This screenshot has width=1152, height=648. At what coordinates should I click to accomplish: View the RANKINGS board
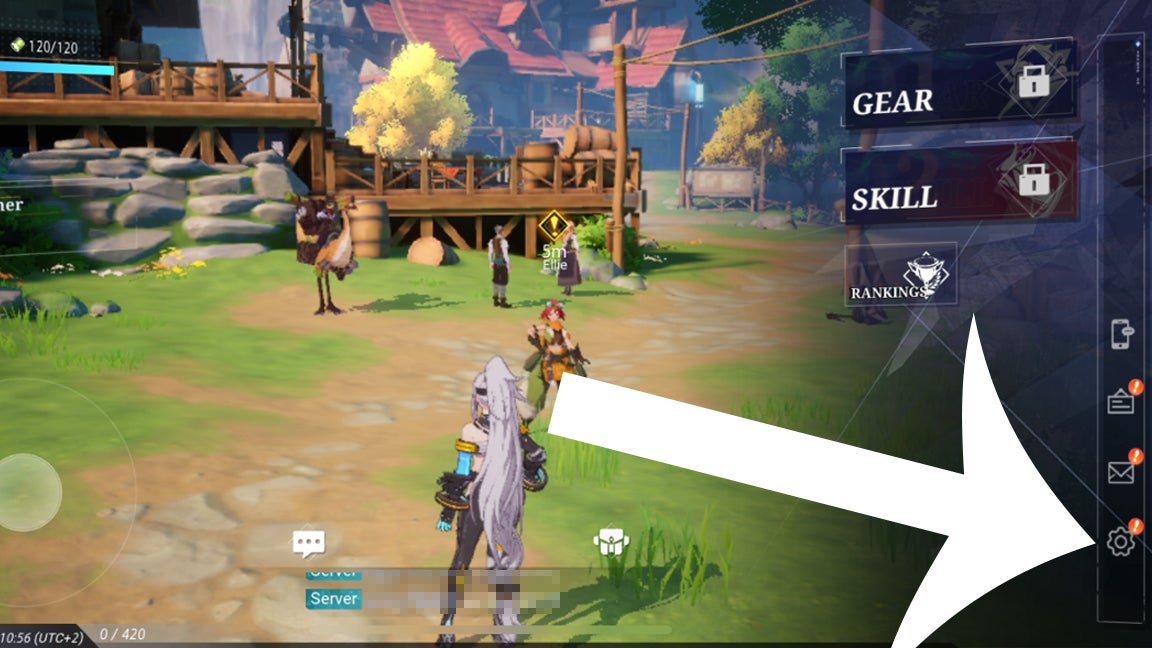pos(901,275)
